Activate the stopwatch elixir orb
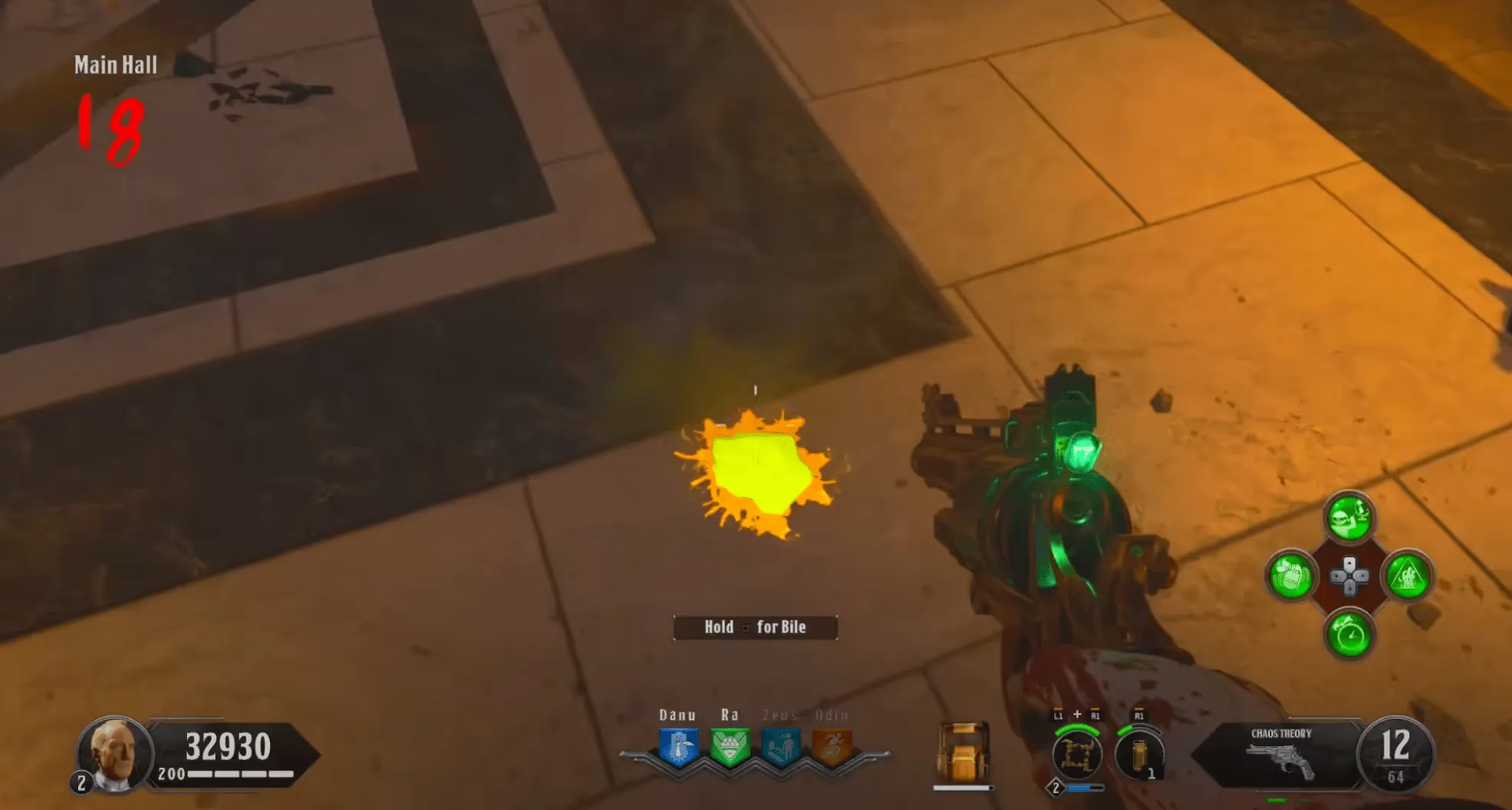The width and height of the screenshot is (1512, 810). tap(1349, 634)
